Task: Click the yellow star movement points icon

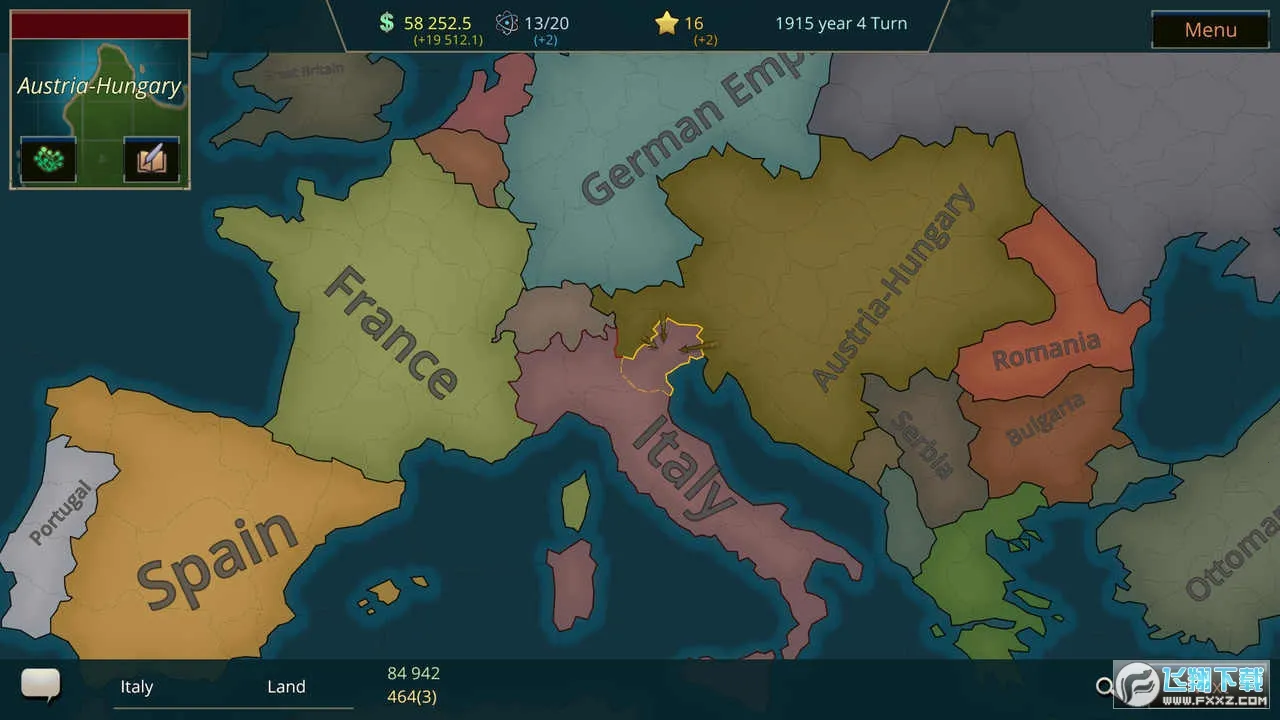Action: click(x=669, y=22)
